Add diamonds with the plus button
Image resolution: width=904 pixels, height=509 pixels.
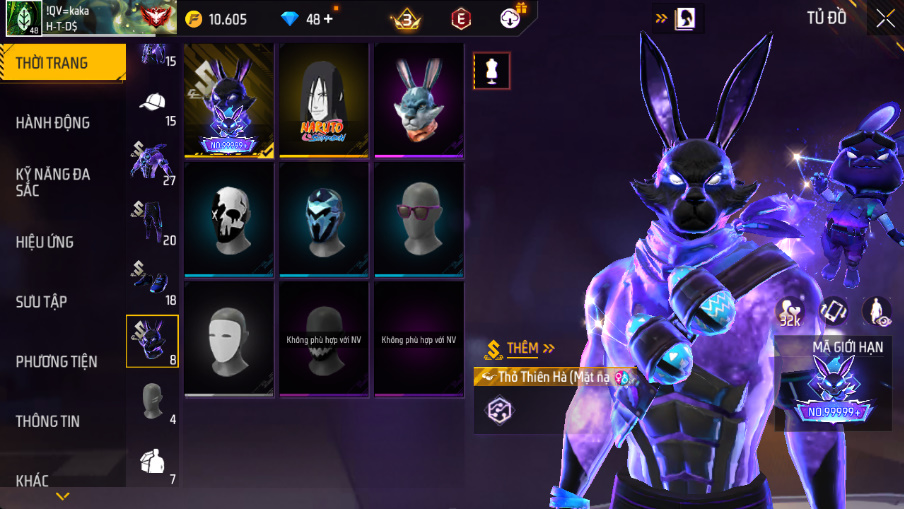tap(329, 18)
